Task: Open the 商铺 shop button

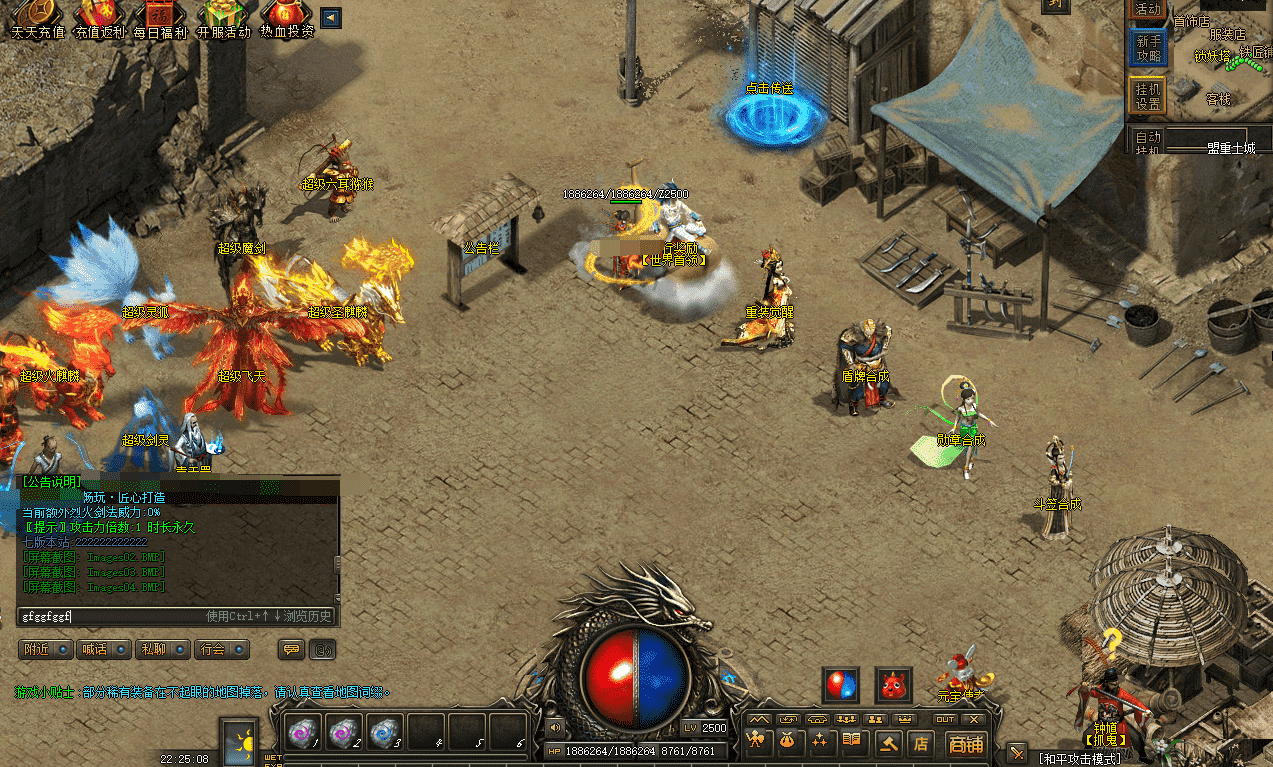Action: point(965,743)
